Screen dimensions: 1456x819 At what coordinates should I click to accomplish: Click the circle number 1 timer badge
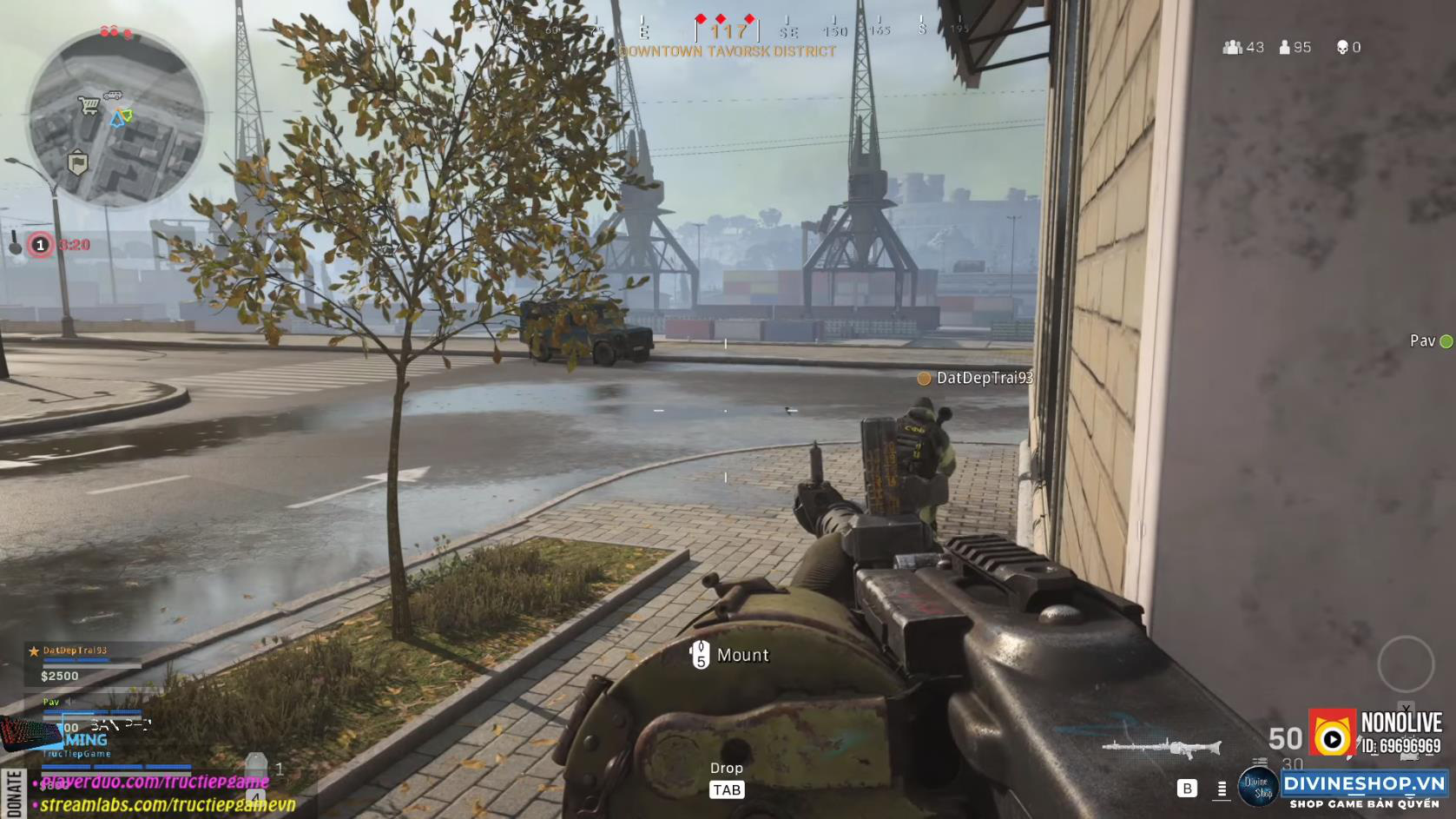pyautogui.click(x=40, y=245)
